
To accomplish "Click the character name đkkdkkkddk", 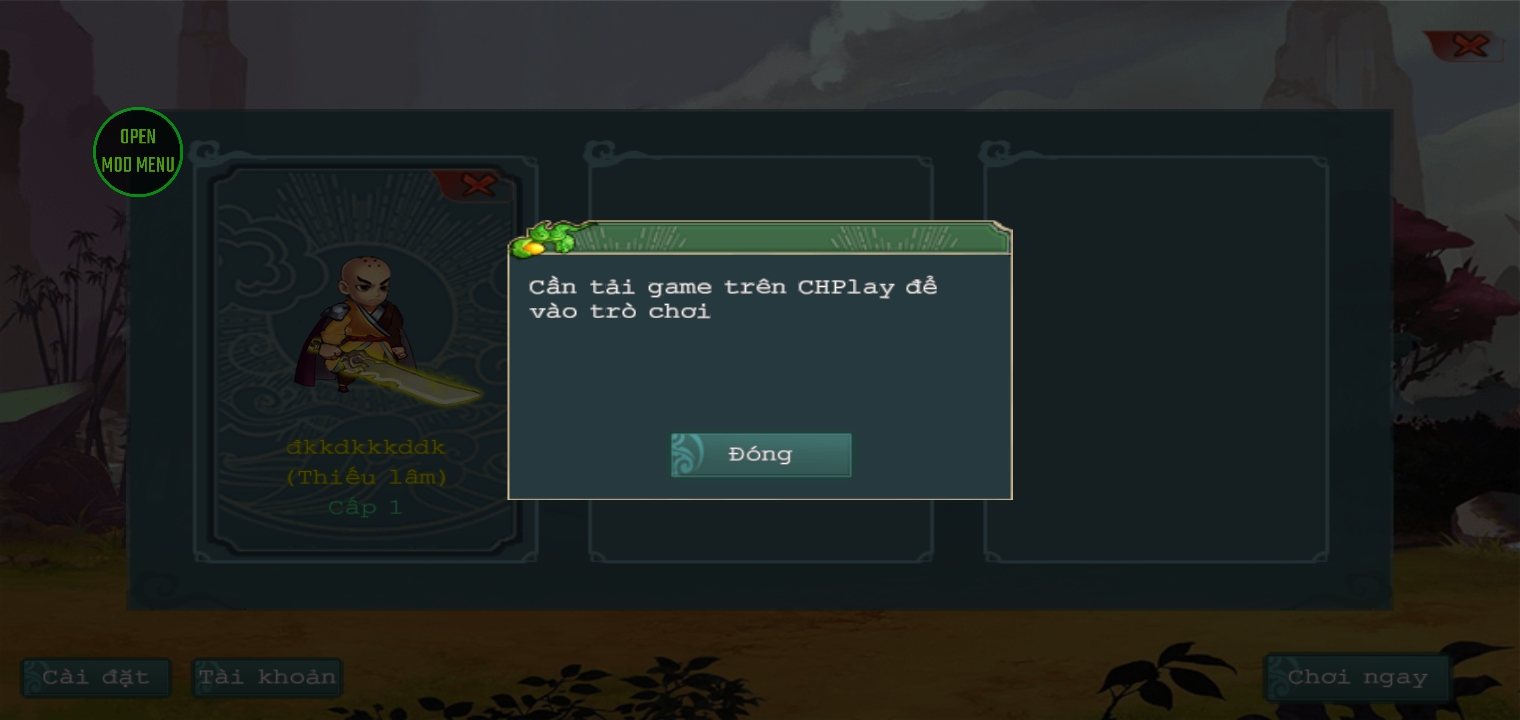I will pos(365,448).
